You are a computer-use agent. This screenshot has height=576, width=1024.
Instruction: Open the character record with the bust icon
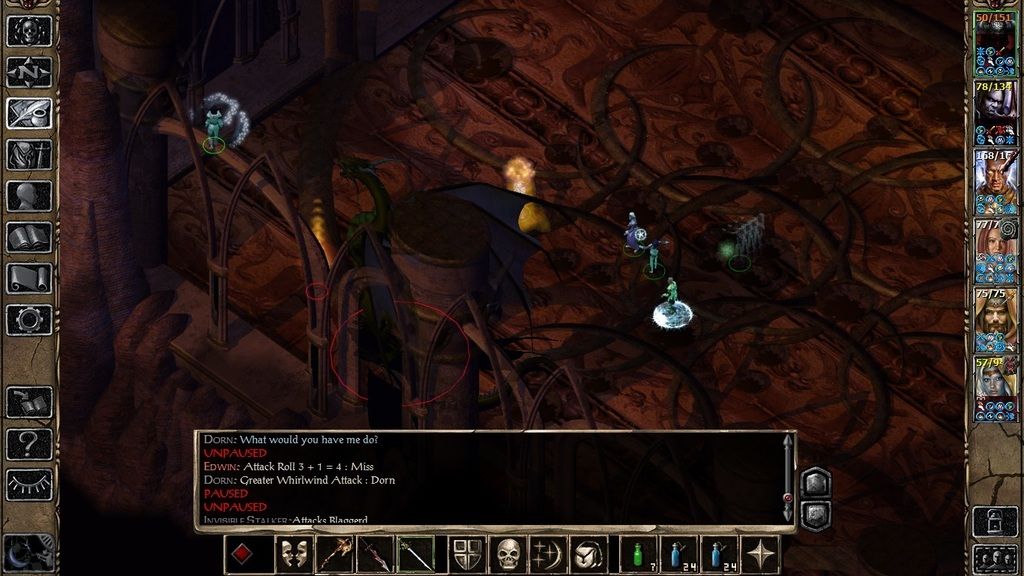29,196
